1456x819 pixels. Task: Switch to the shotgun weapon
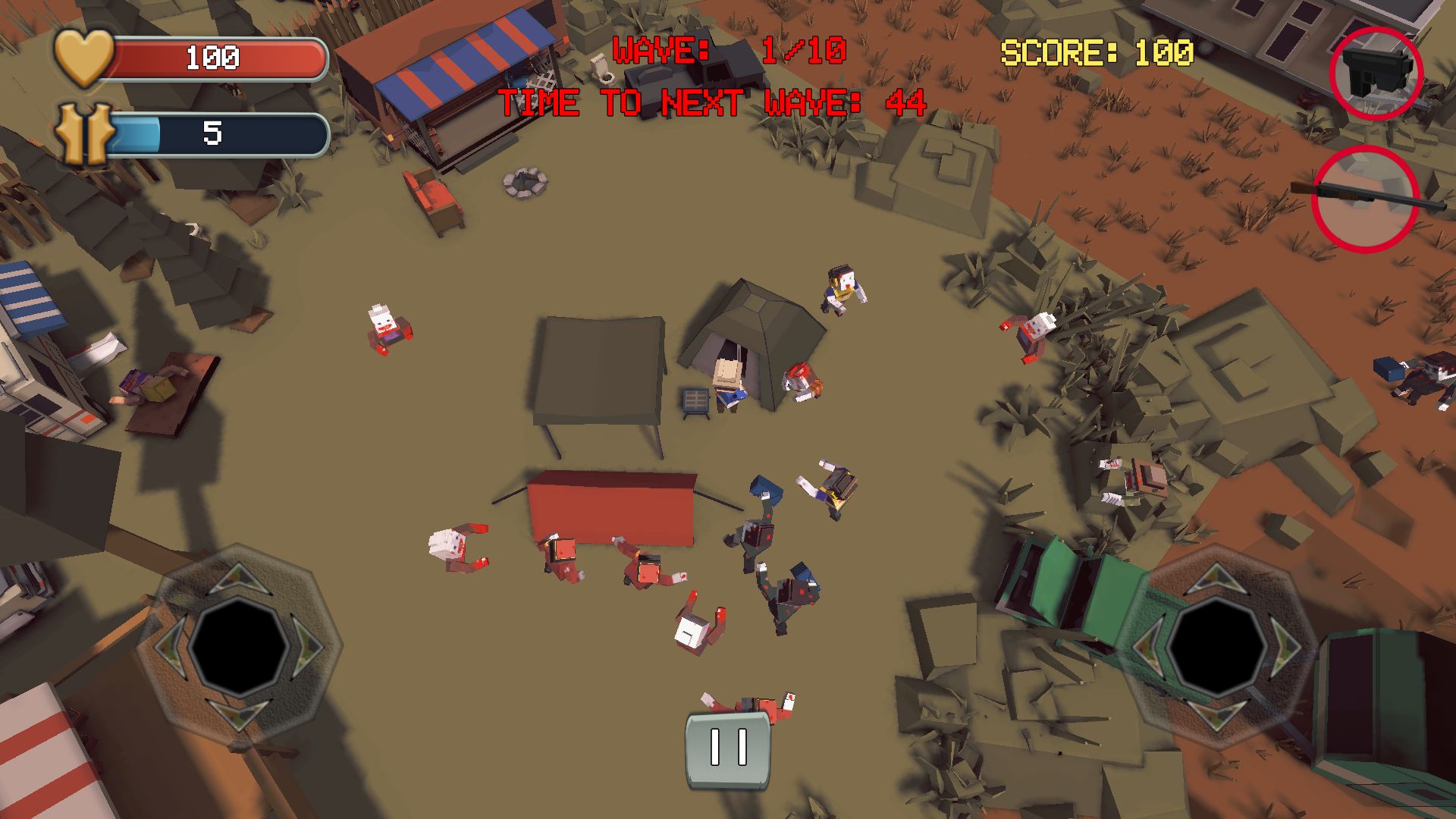pos(1365,199)
